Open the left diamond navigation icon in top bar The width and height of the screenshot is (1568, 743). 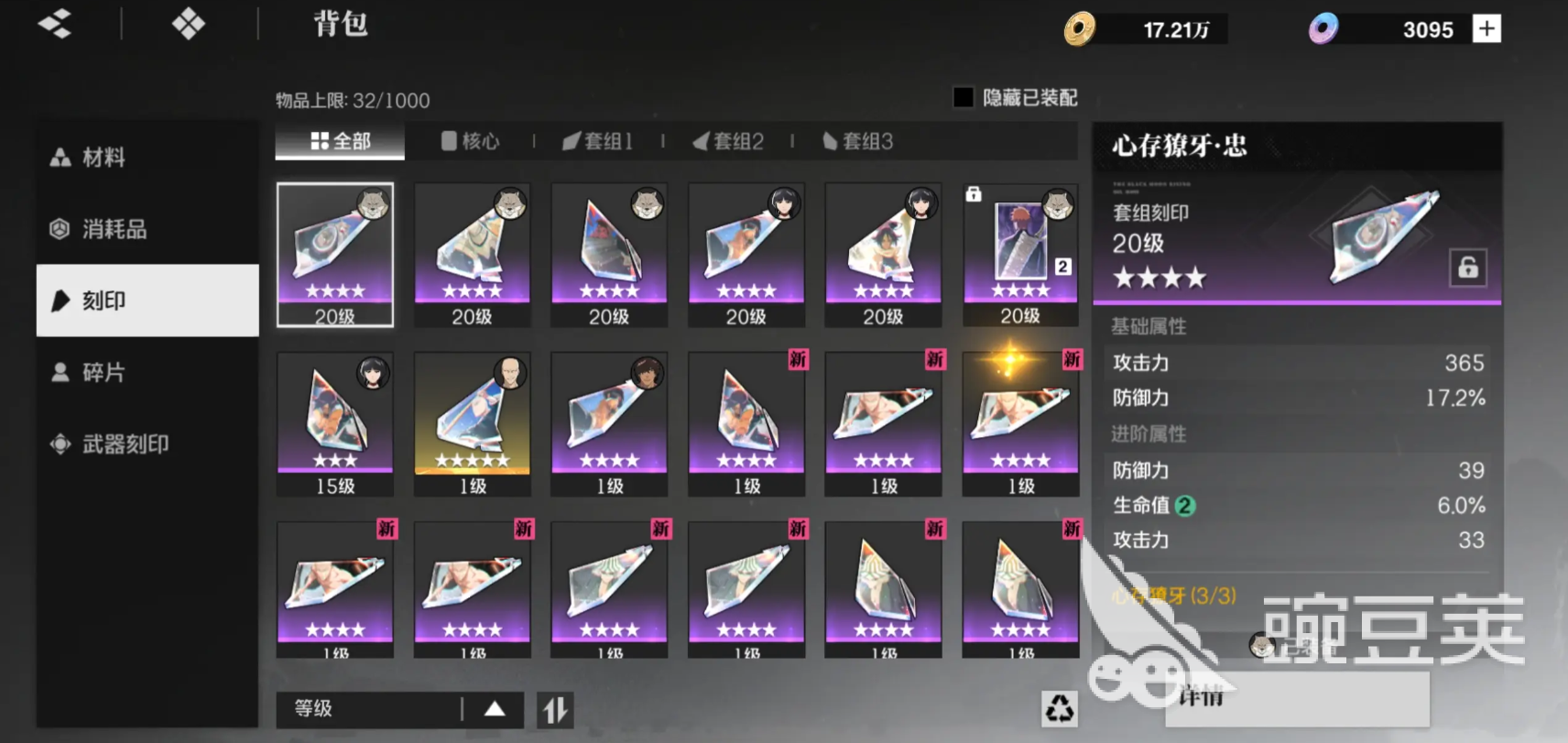[x=54, y=24]
